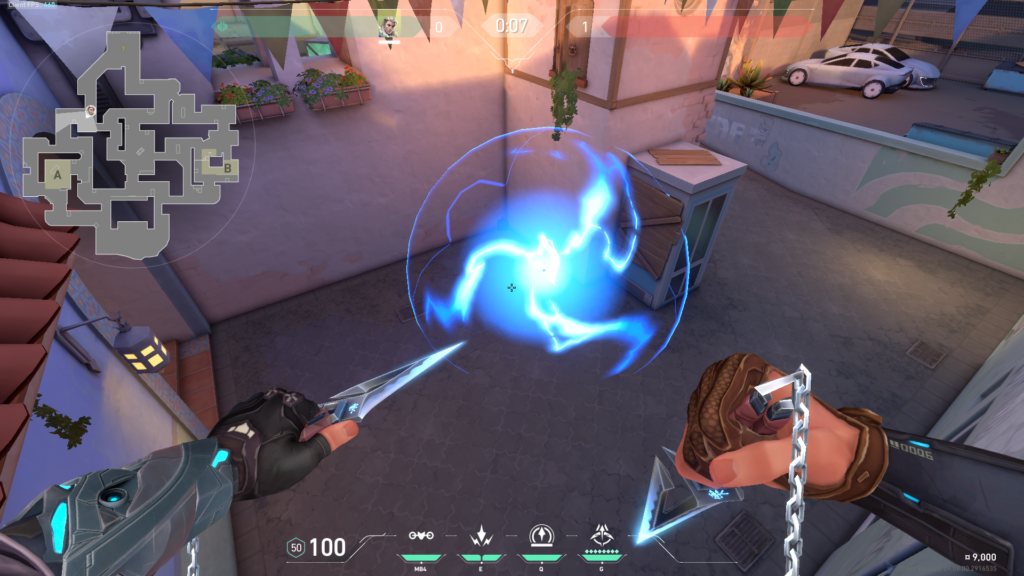This screenshot has width=1024, height=576.
Task: Select the B site marker on the minimap
Action: [227, 167]
